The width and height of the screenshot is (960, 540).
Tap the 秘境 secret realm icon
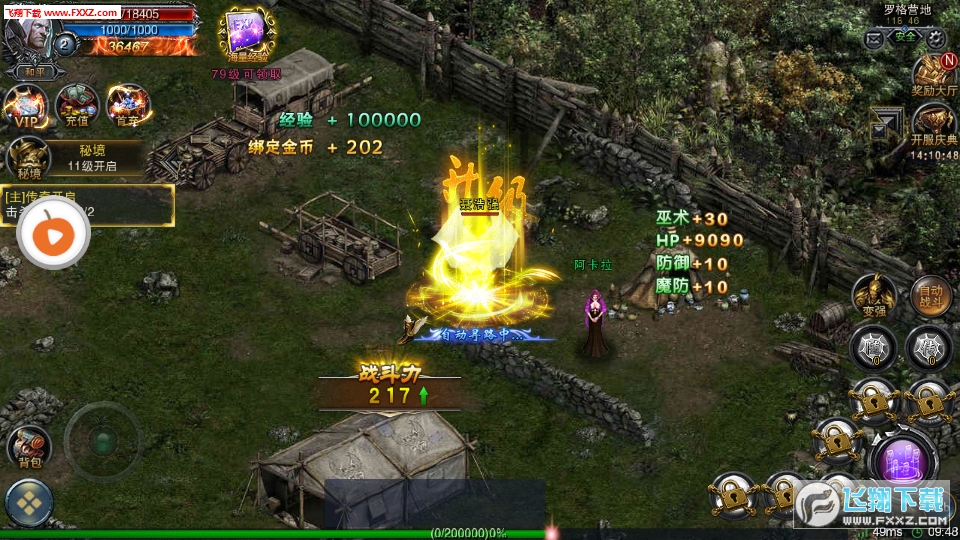(29, 158)
